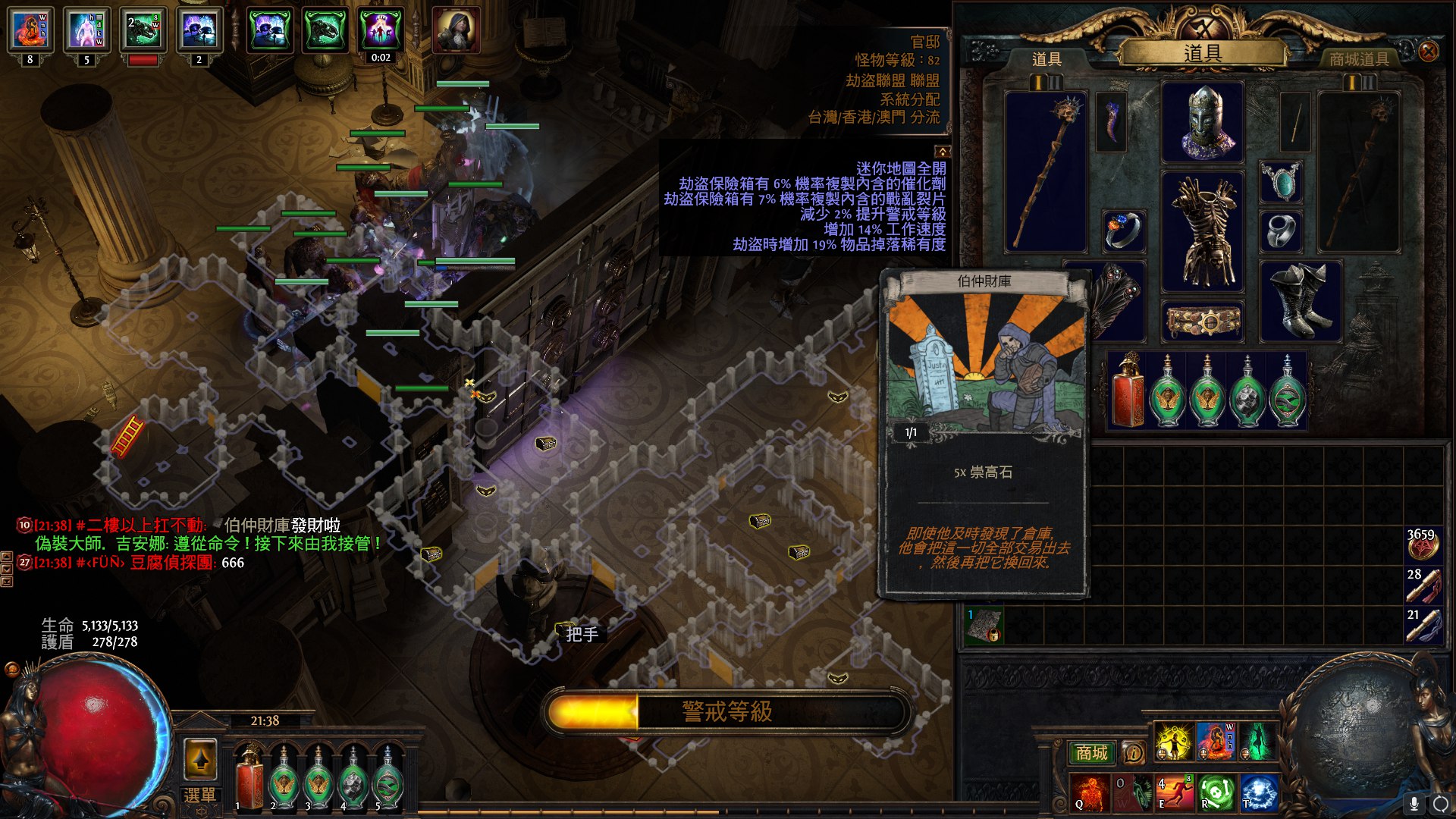The height and width of the screenshot is (819, 1456).
Task: Activate the blue skill bound to T
Action: [1258, 792]
